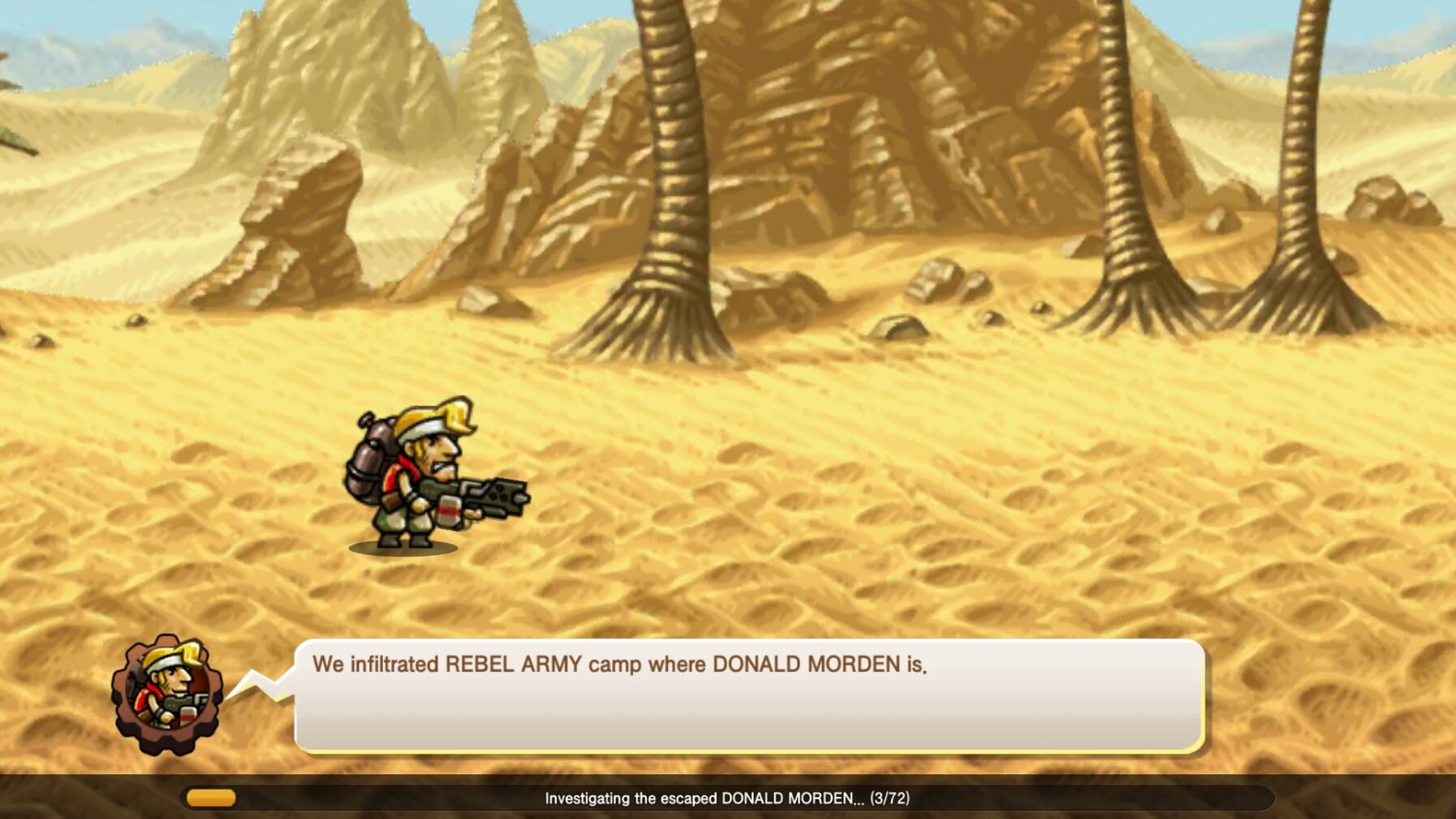Click the soldier speaker portrait badge
This screenshot has height=819, width=1456.
coord(167,694)
